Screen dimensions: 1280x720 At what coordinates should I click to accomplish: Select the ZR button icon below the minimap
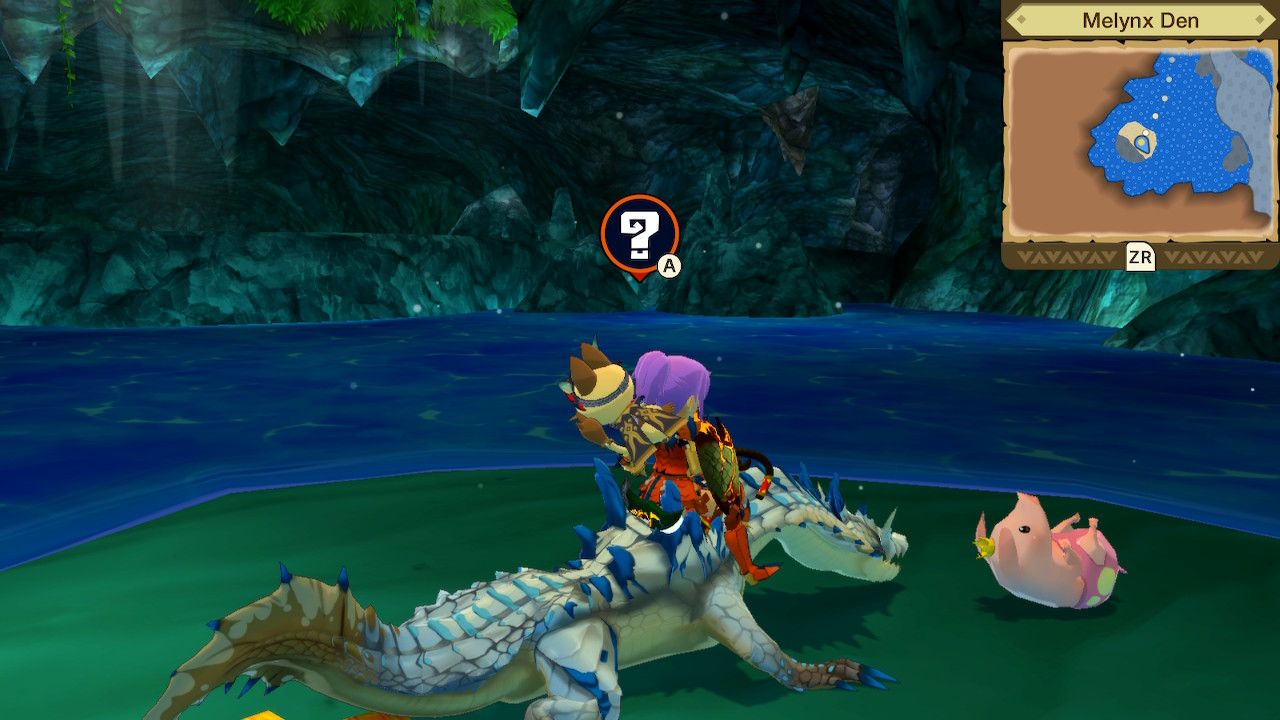point(1139,255)
